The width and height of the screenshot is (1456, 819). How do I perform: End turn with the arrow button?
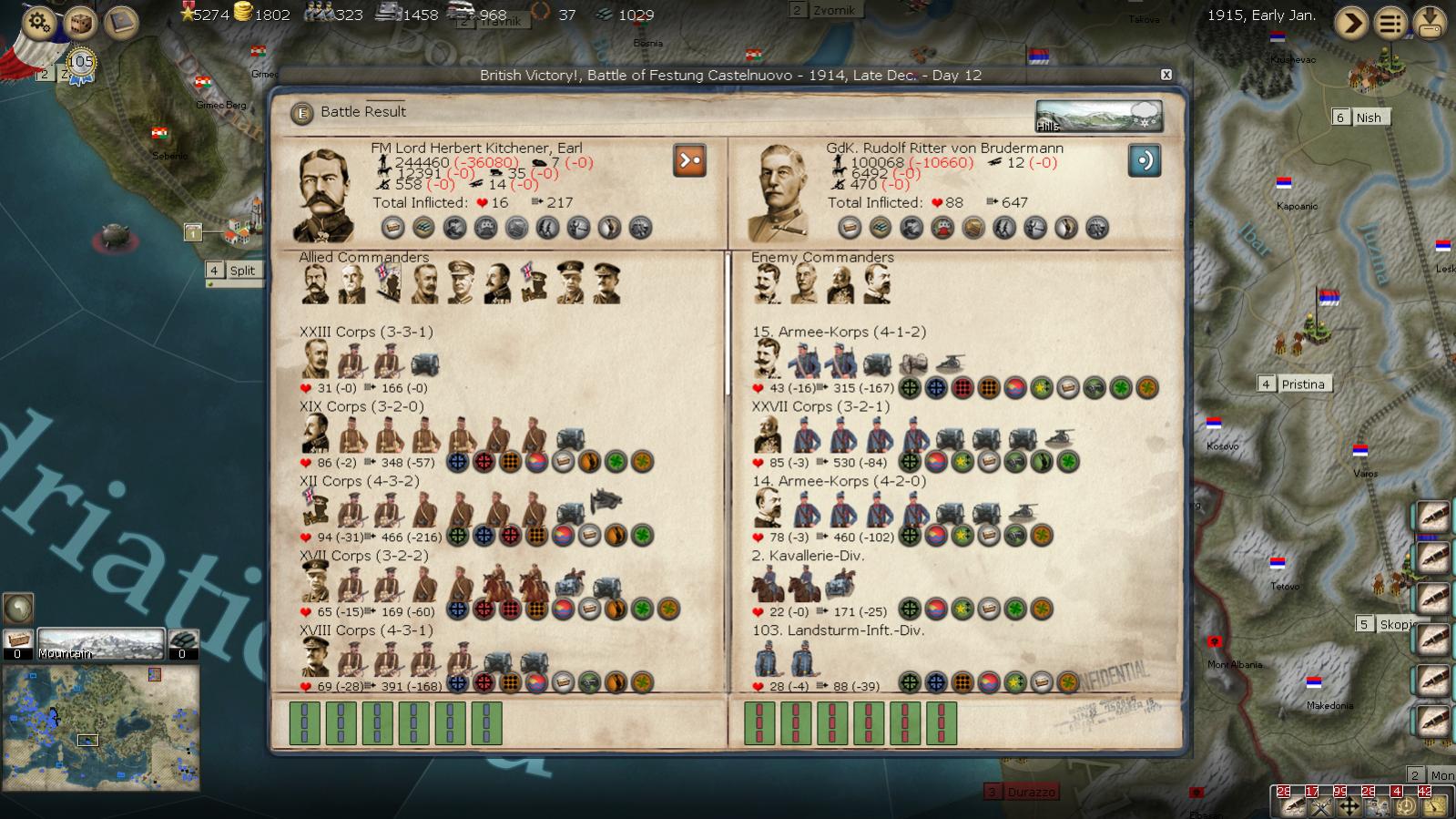click(1351, 23)
